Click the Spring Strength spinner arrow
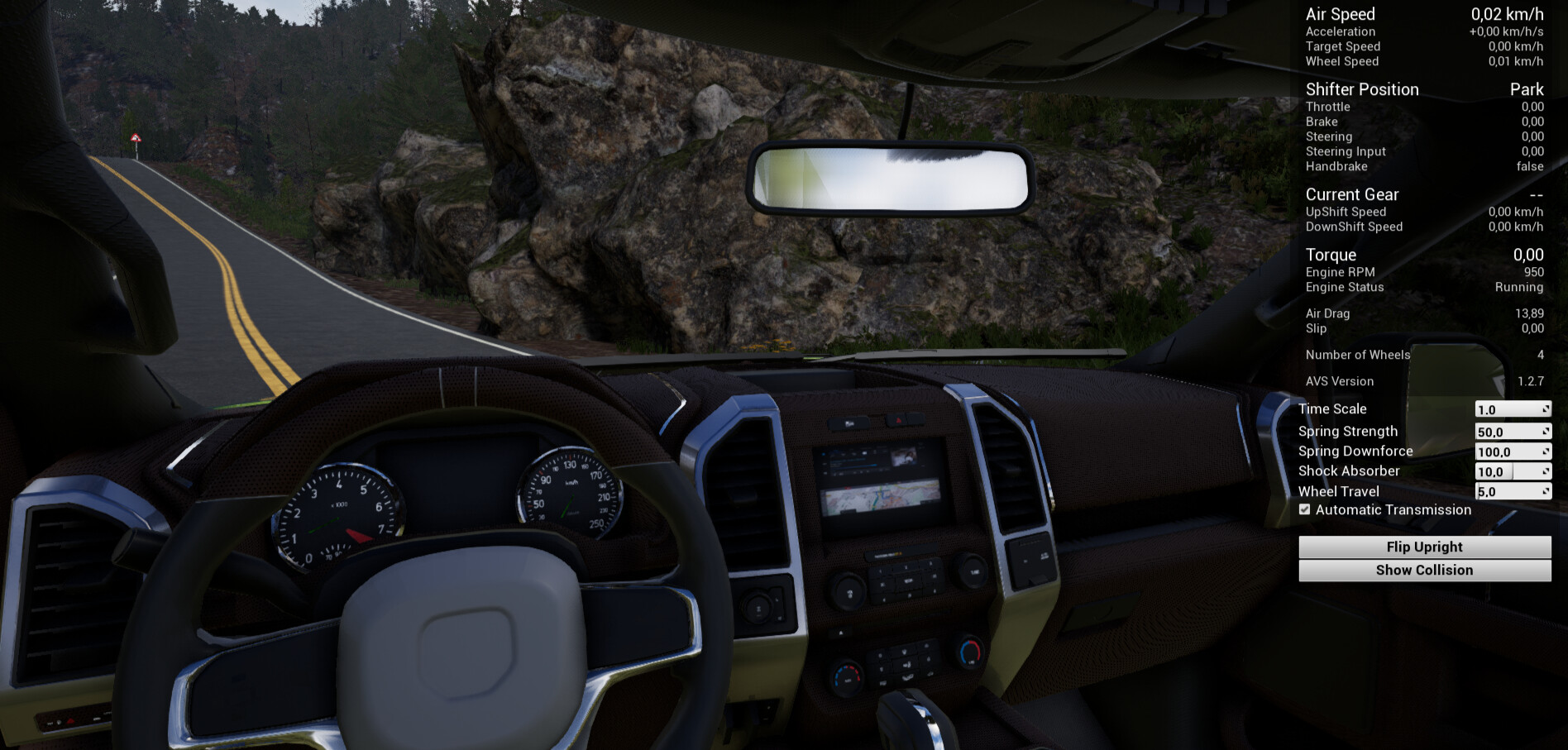Image resolution: width=1568 pixels, height=750 pixels. 1545,430
